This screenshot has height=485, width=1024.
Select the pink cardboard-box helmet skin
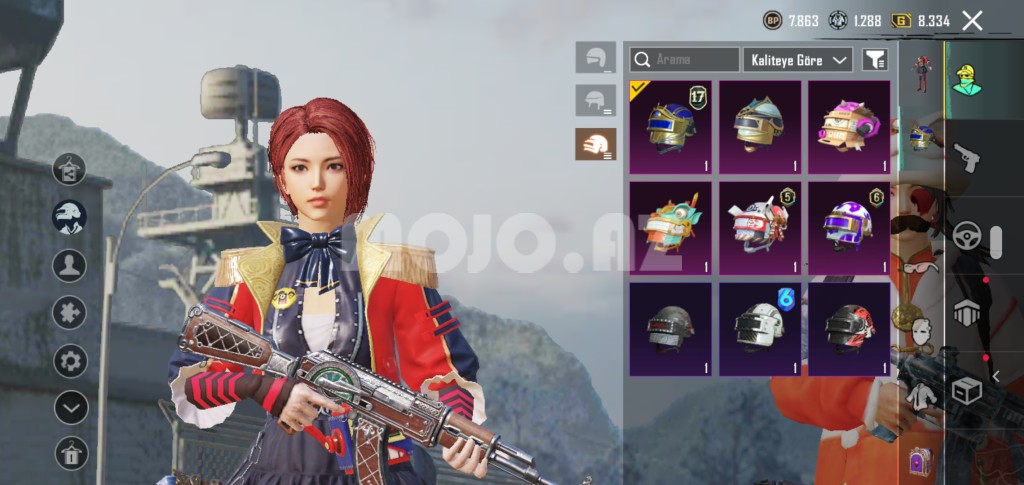click(x=848, y=127)
